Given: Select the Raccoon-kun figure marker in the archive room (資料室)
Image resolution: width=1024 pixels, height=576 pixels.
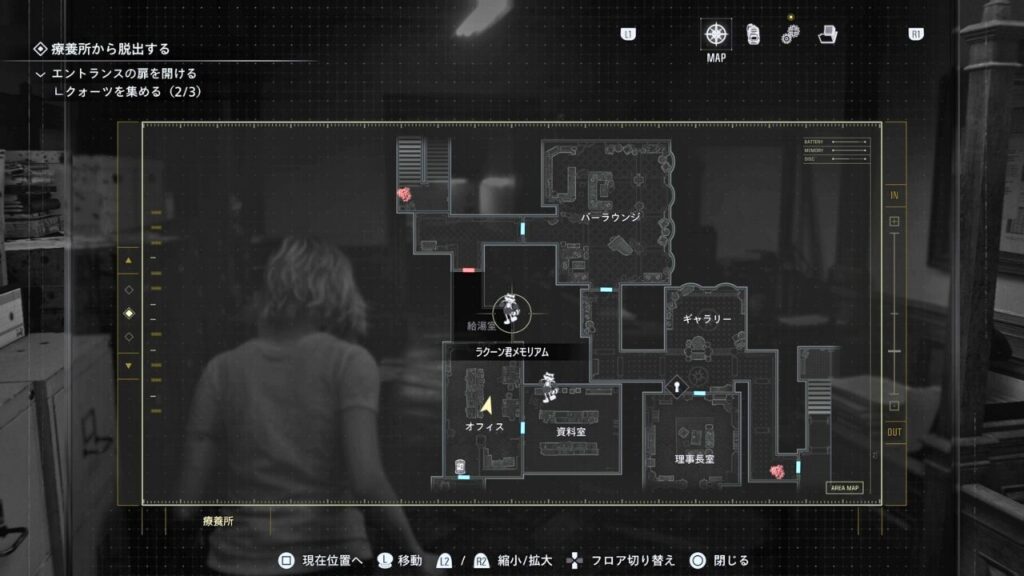Looking at the screenshot, I should [x=548, y=386].
